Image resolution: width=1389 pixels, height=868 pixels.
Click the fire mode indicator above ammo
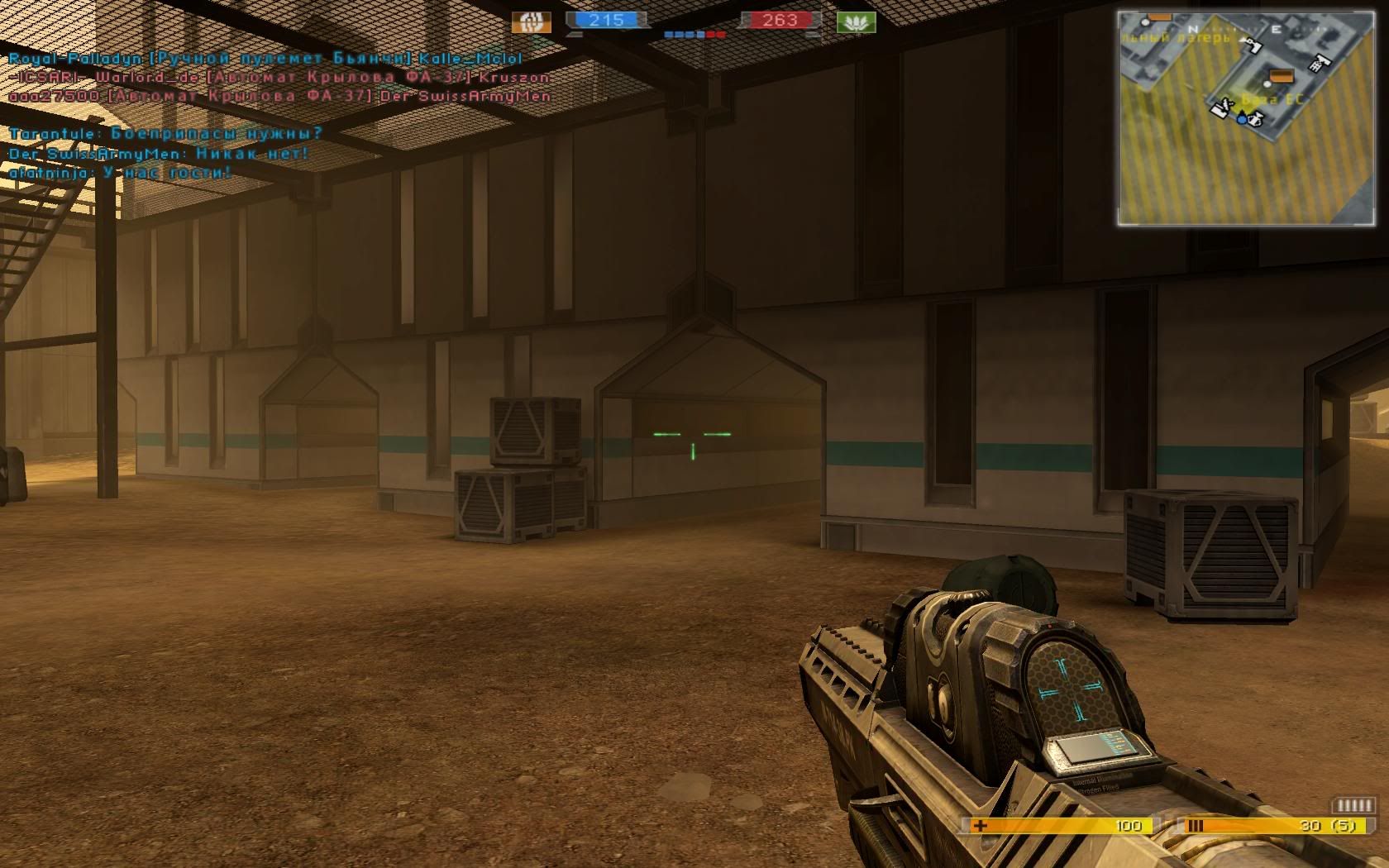click(1353, 805)
